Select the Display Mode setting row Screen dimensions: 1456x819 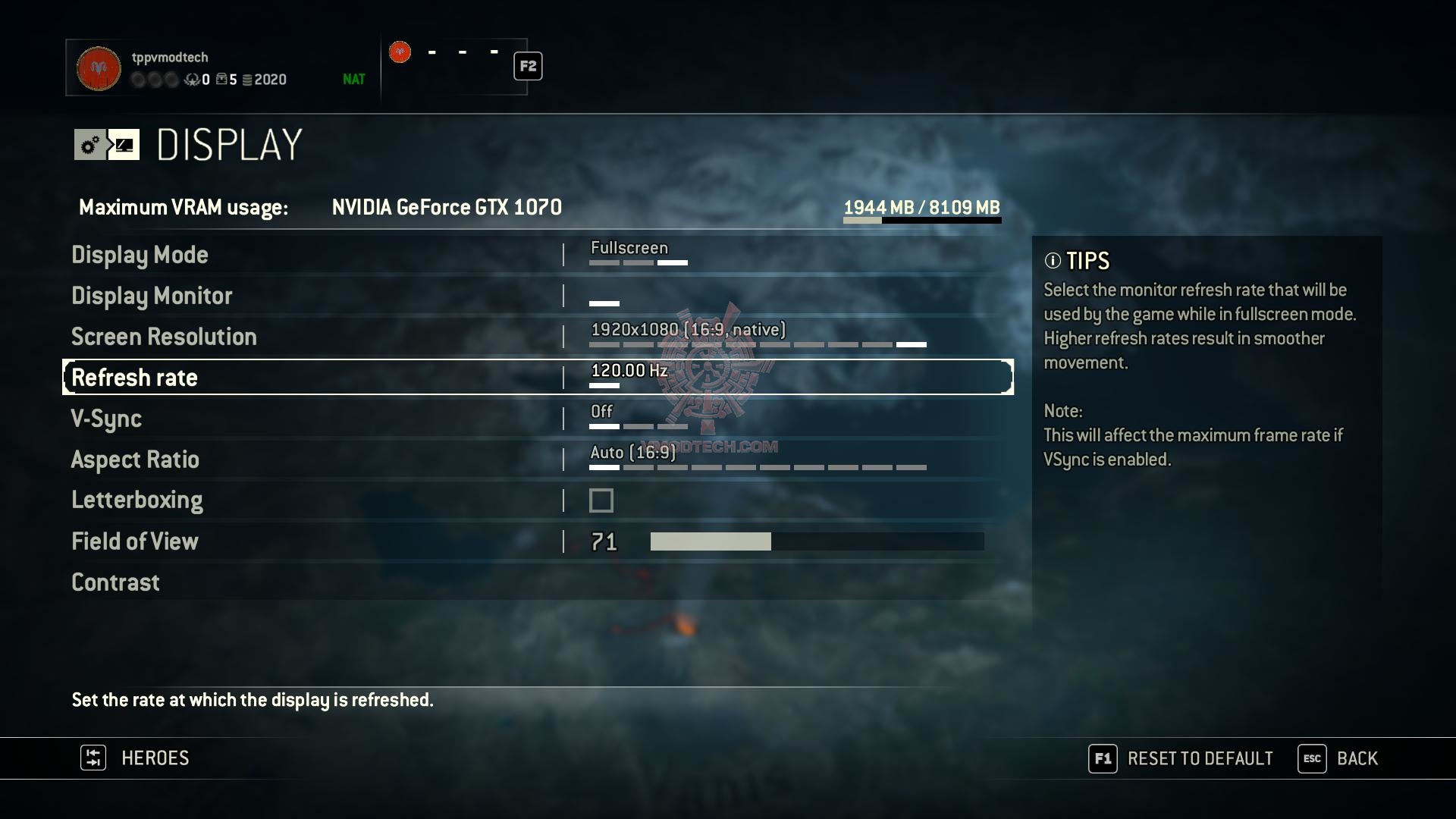click(140, 255)
